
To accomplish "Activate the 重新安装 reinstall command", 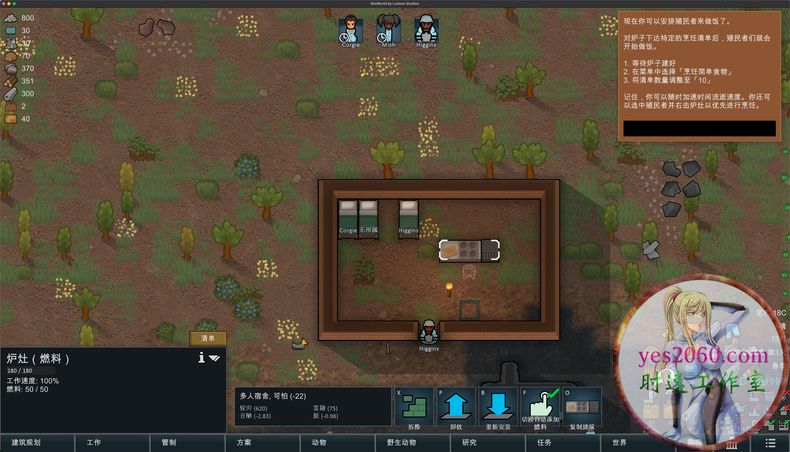I will tap(498, 408).
